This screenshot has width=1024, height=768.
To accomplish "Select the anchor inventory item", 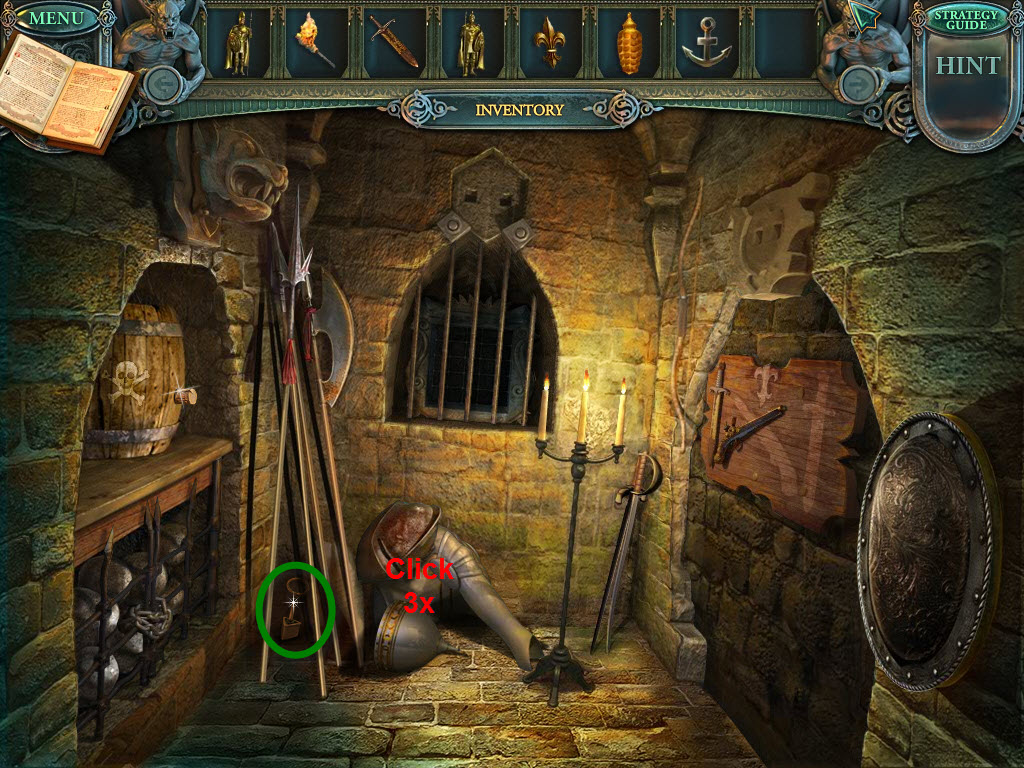I will click(x=707, y=42).
